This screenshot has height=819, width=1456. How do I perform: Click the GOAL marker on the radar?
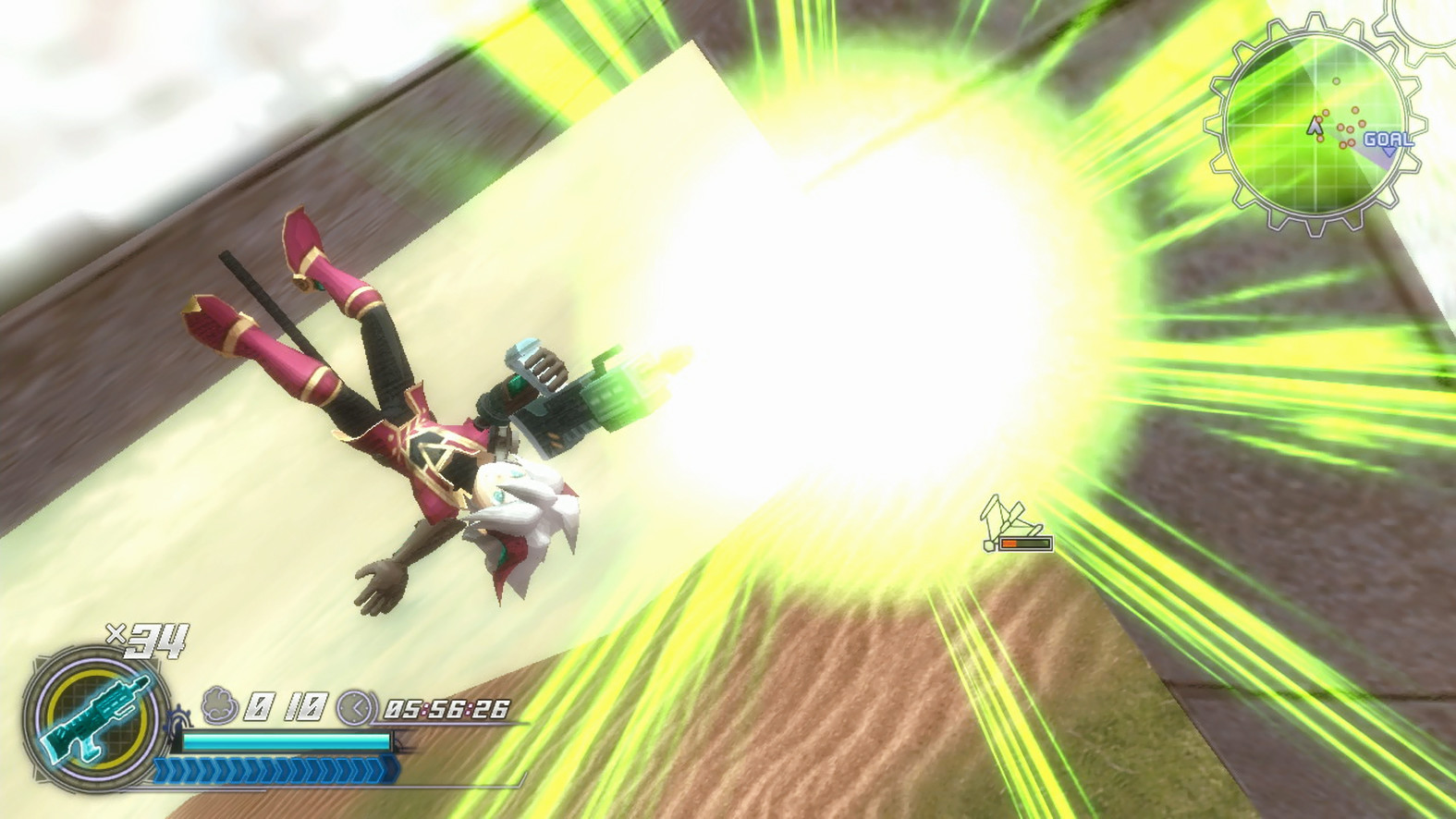(1387, 140)
